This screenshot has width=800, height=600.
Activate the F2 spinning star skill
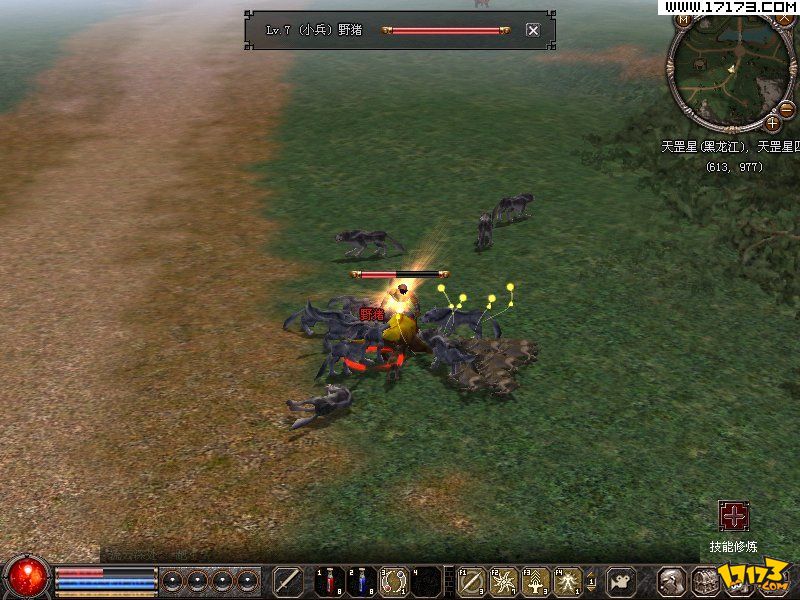(x=504, y=581)
